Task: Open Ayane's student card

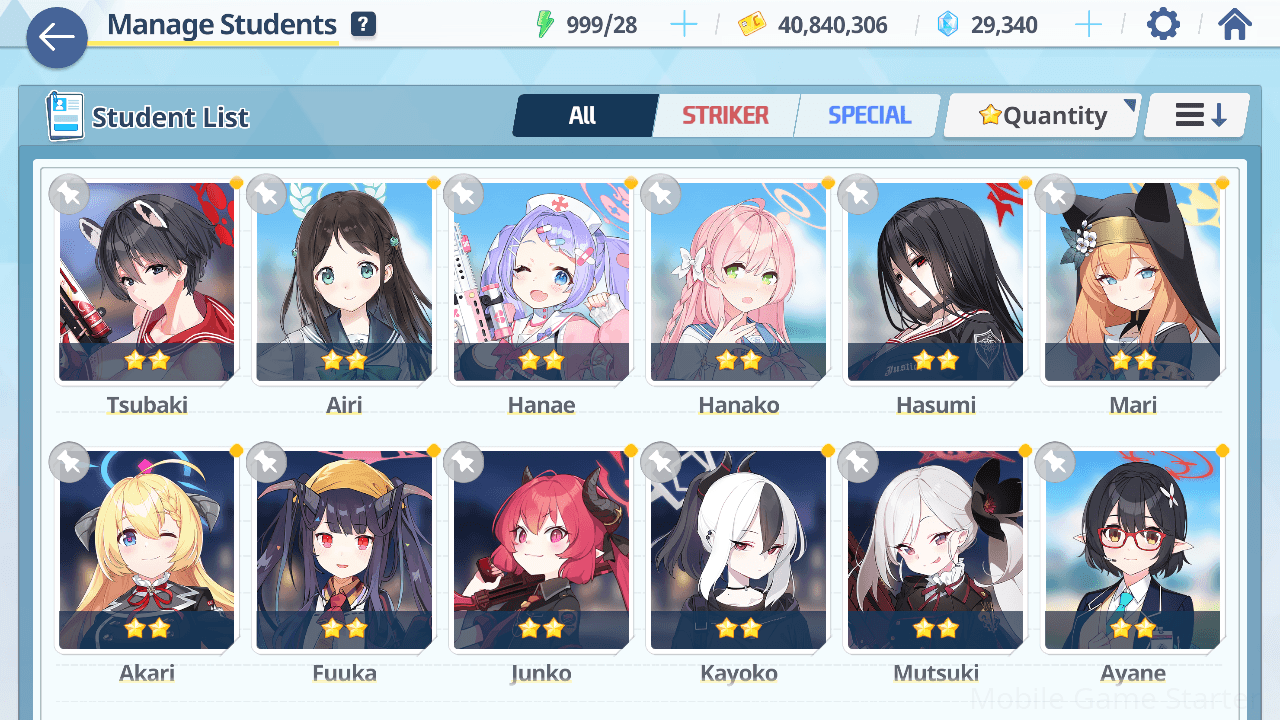Action: (1132, 550)
